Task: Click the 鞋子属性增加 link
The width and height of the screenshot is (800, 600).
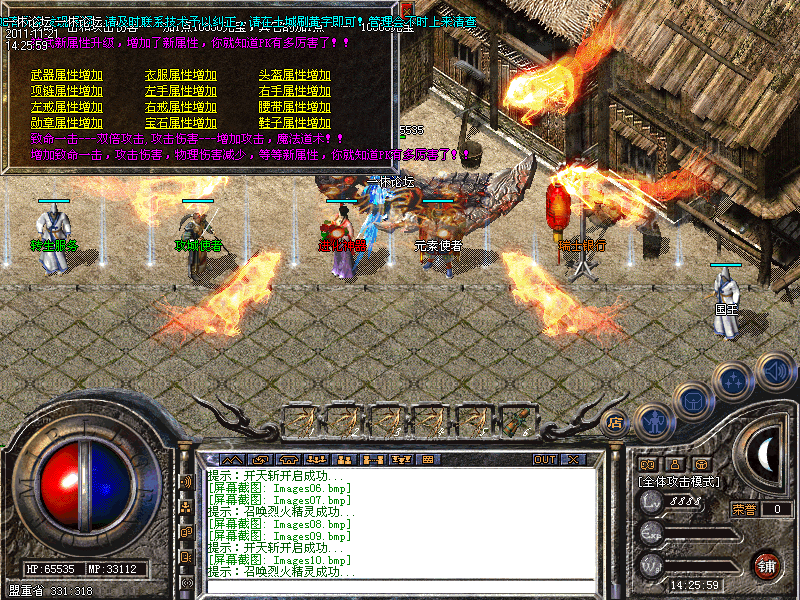Action: [x=295, y=123]
